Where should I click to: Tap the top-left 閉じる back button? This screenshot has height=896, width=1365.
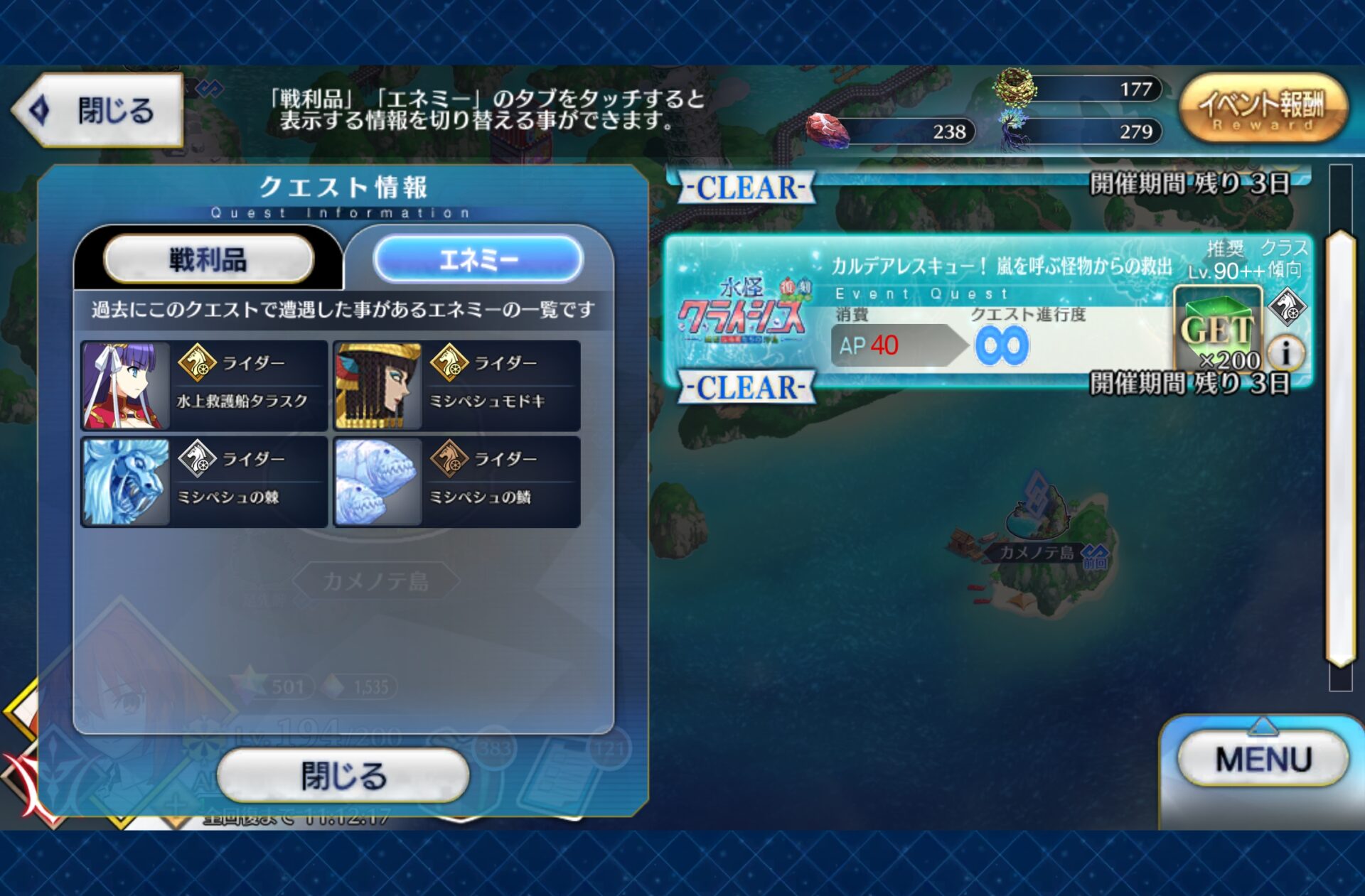click(97, 111)
